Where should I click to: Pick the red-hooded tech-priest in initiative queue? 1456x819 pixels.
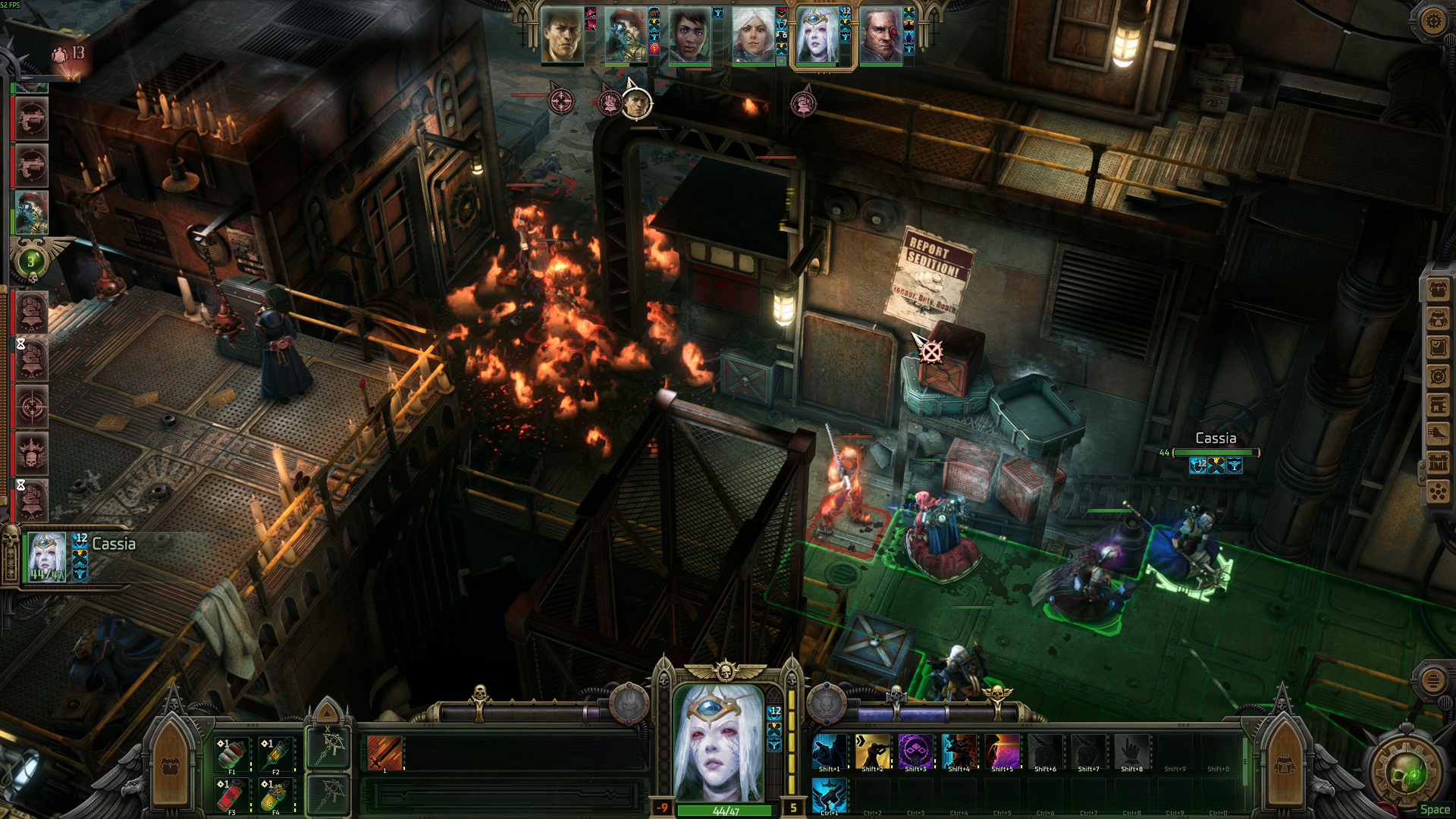click(x=31, y=212)
